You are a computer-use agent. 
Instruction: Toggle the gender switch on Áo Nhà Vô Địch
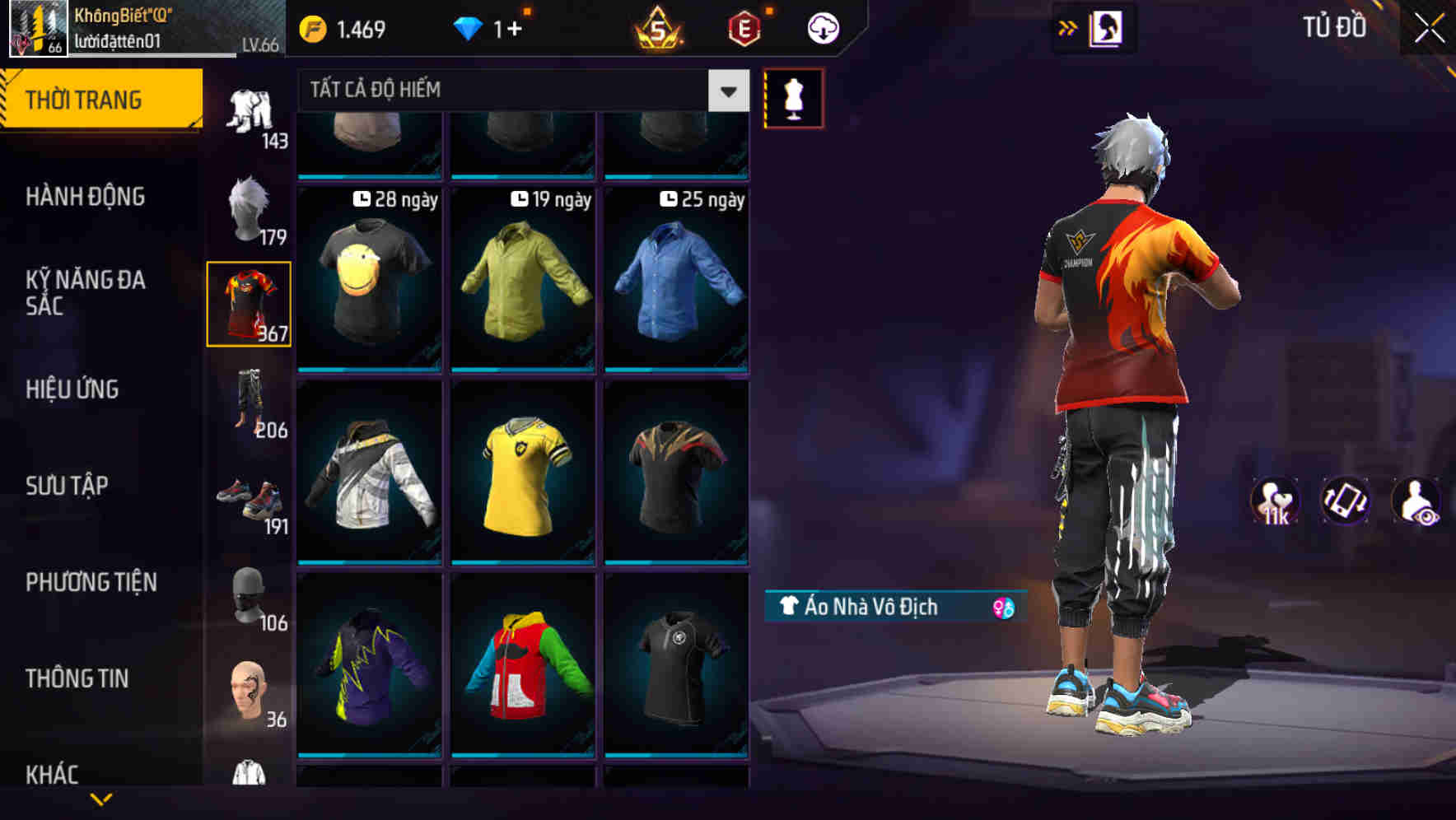(x=1001, y=607)
